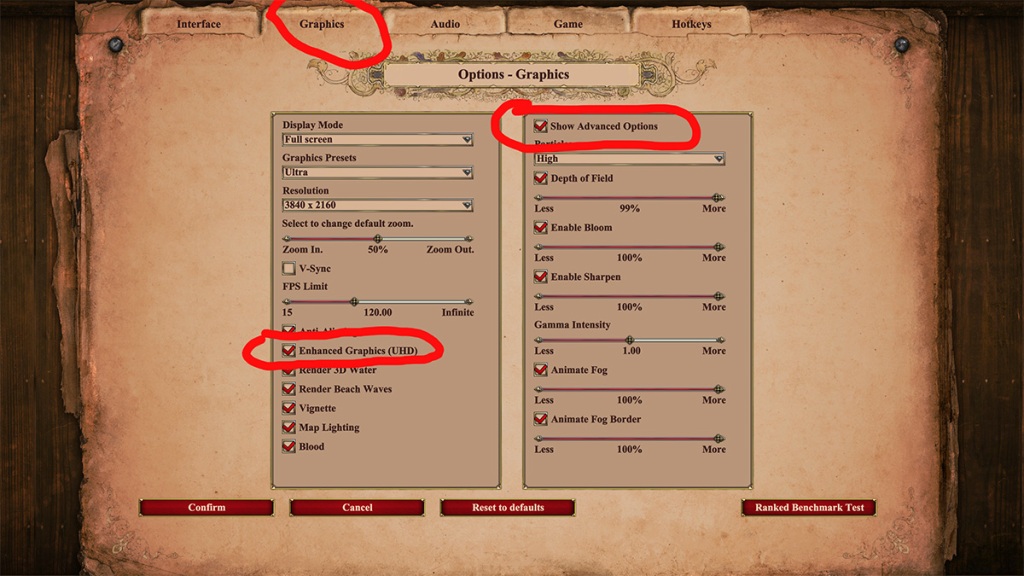Toggle the Map Lighting checkbox
This screenshot has width=1024, height=576.
[x=289, y=427]
